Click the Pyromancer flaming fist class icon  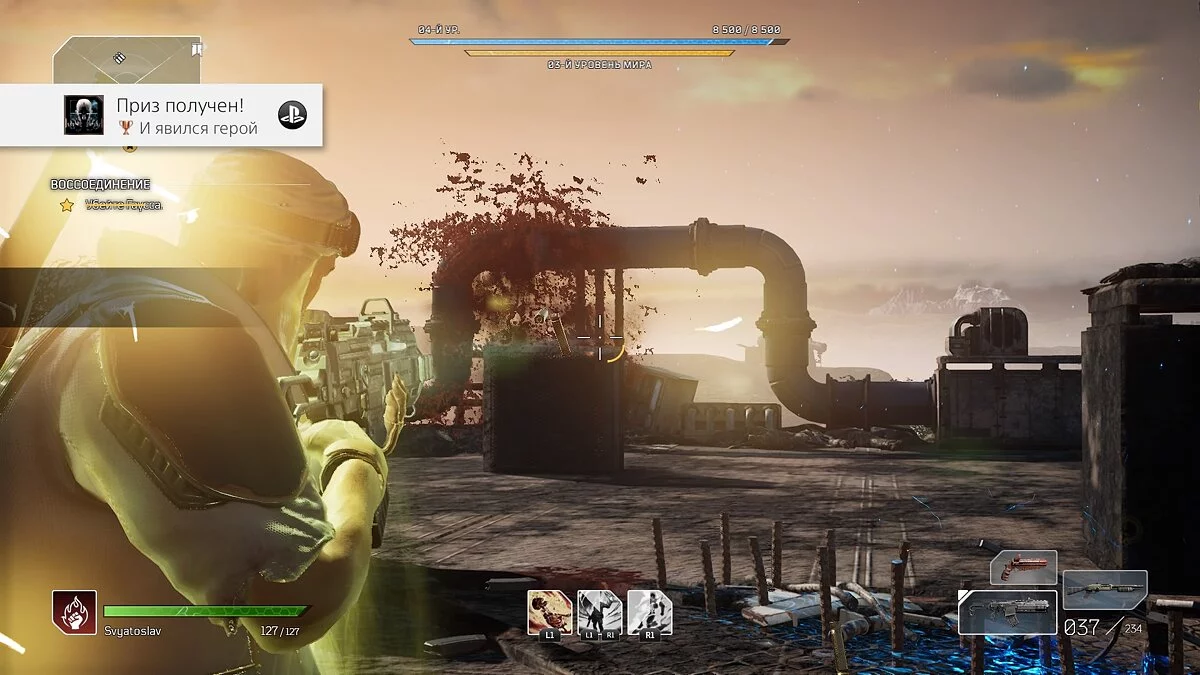75,612
